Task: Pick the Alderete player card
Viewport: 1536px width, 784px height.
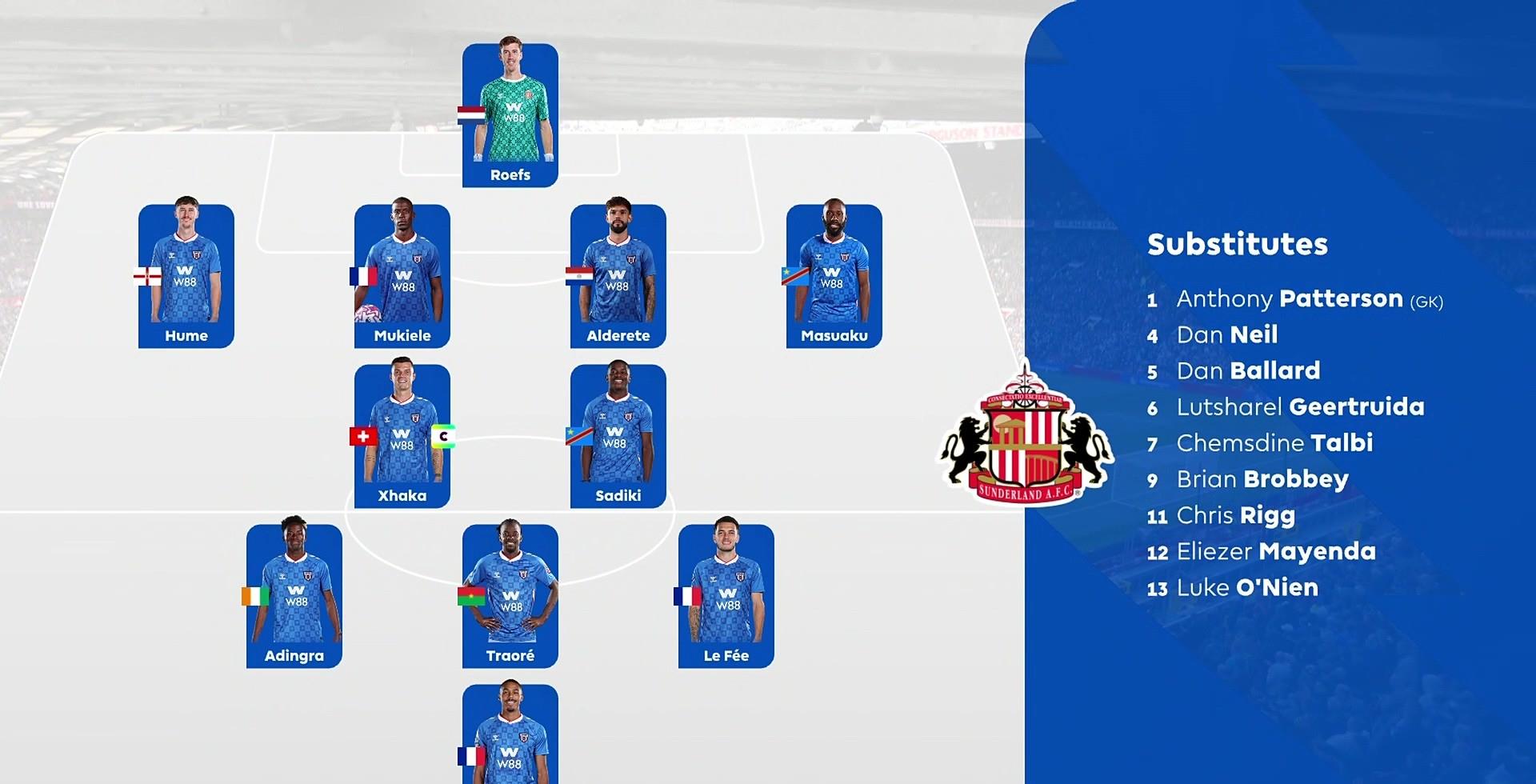Action: 618,276
